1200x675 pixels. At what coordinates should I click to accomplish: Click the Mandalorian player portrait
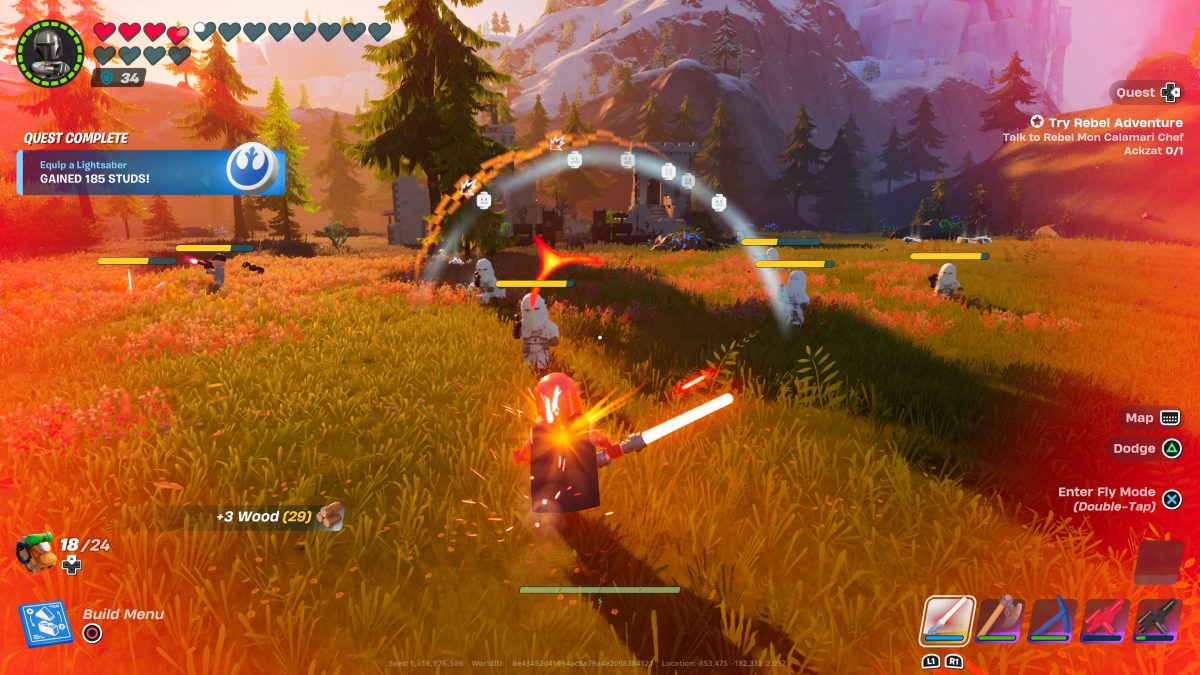(50, 52)
